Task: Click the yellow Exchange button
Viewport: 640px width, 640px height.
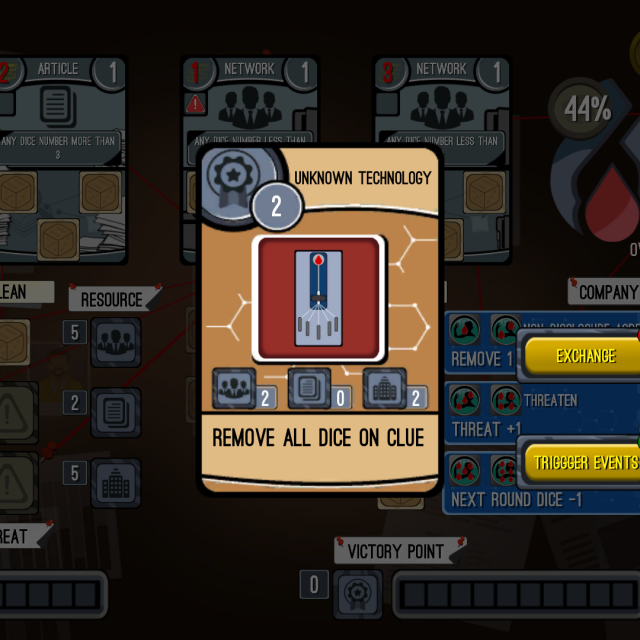Action: [x=585, y=356]
